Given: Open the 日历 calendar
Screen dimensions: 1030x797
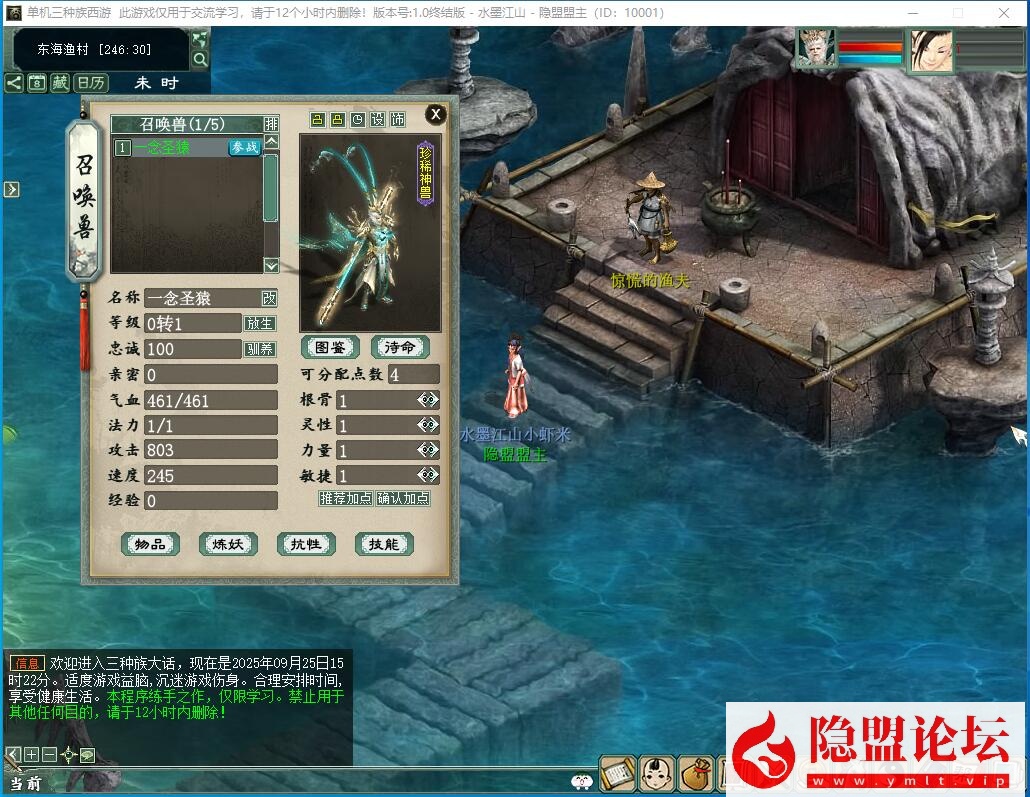Looking at the screenshot, I should pyautogui.click(x=92, y=83).
